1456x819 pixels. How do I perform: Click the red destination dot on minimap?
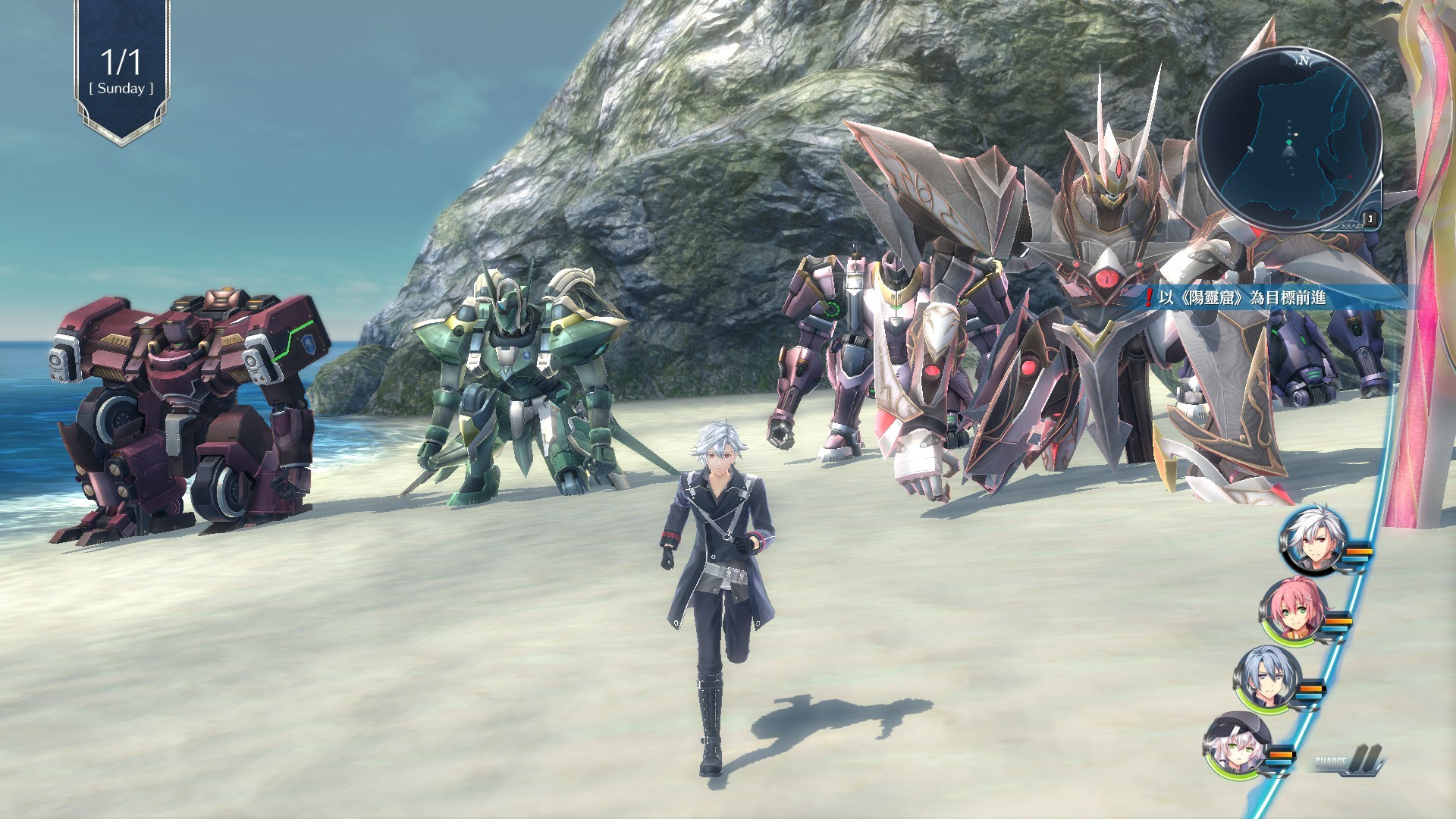(x=1350, y=176)
